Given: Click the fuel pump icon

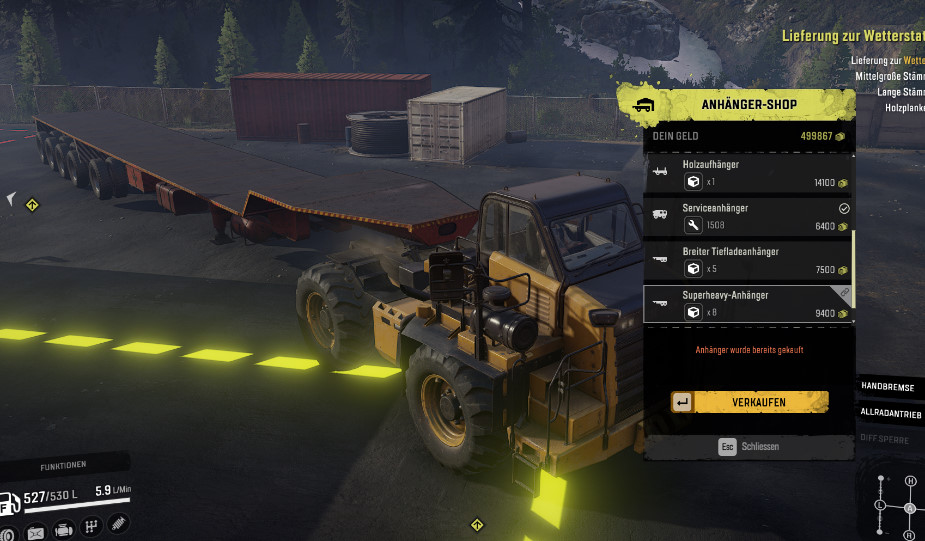Looking at the screenshot, I should [x=9, y=503].
